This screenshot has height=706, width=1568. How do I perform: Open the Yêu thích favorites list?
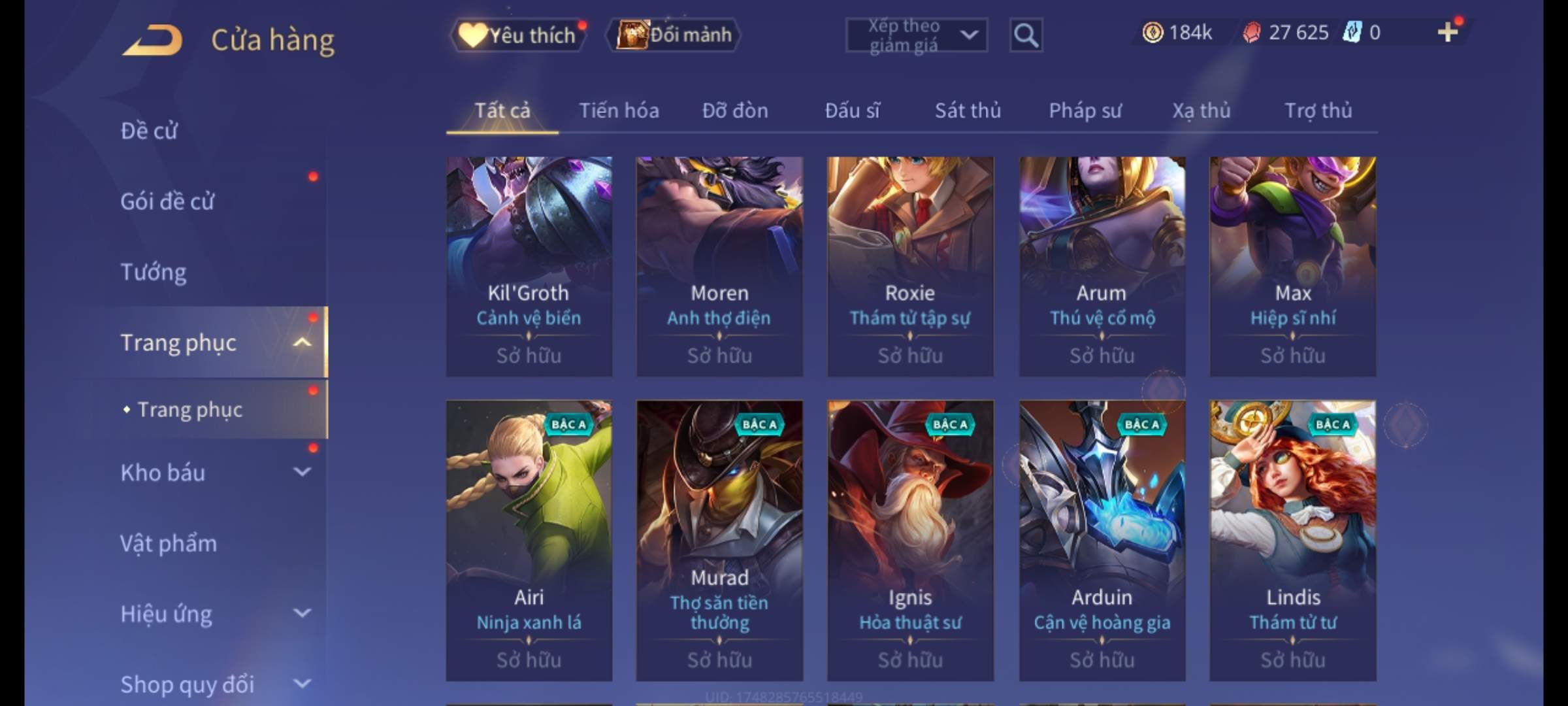[x=518, y=35]
